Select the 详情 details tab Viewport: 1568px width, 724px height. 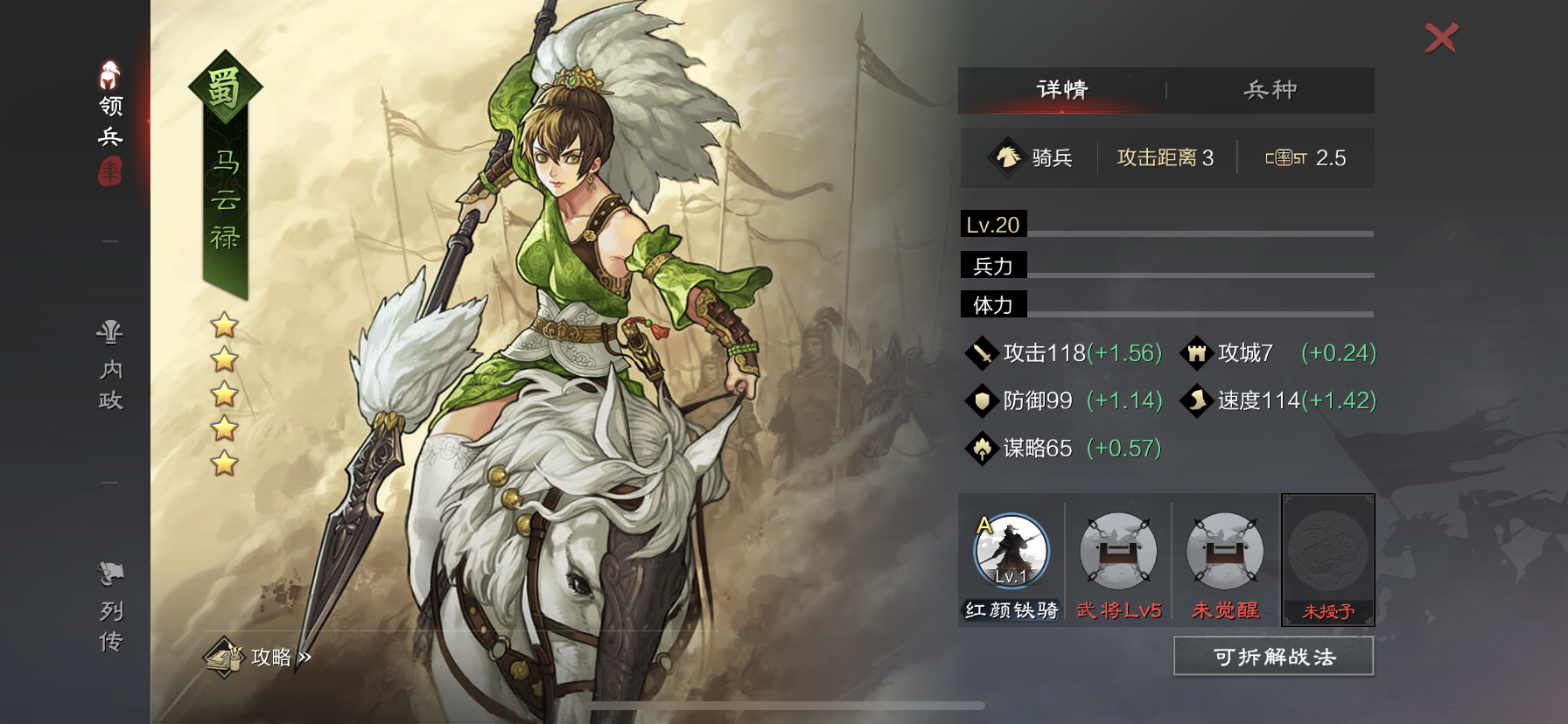coord(1062,90)
